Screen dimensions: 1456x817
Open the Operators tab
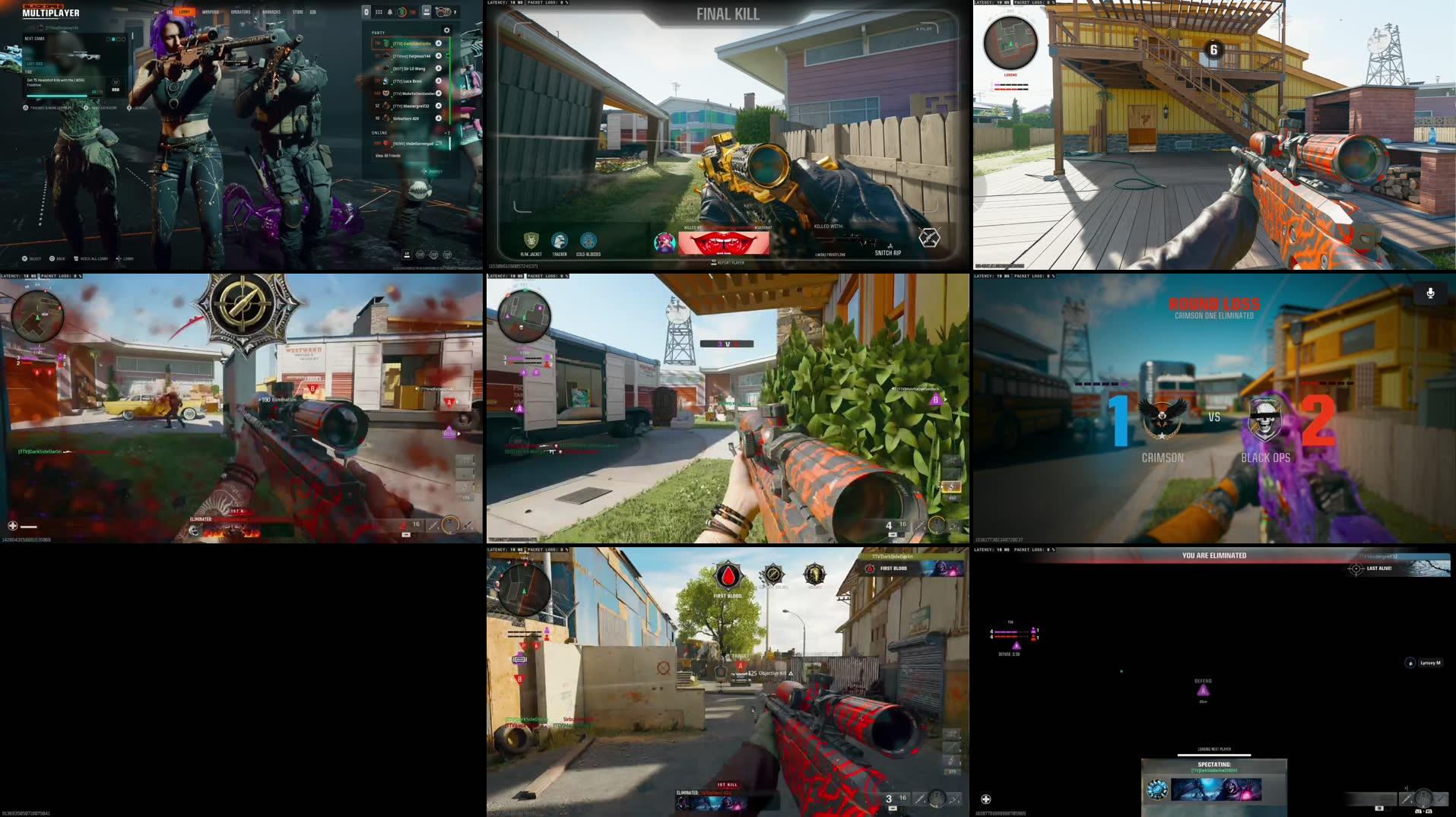(241, 11)
